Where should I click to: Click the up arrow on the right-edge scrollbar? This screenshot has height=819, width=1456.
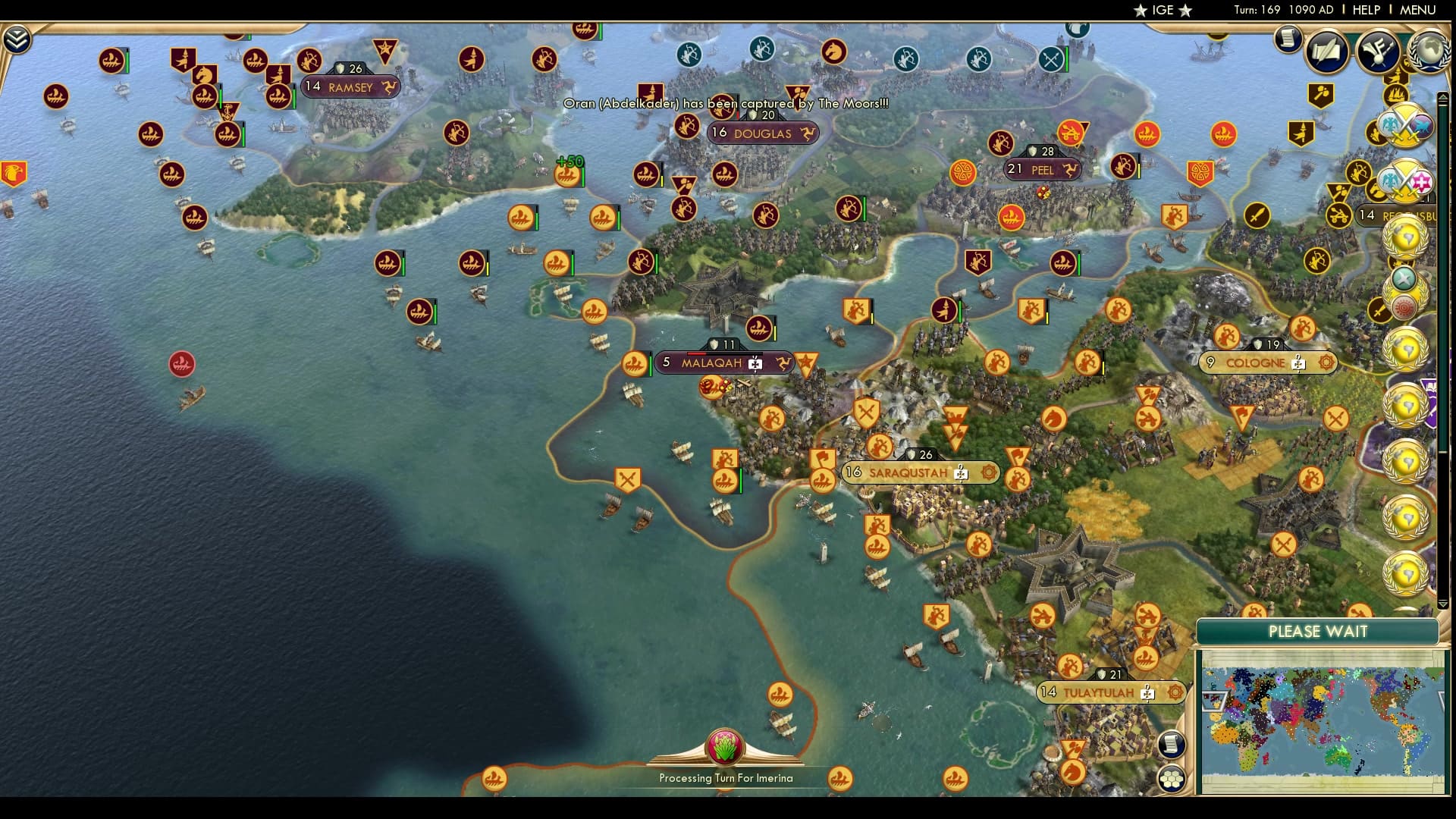click(x=1442, y=98)
